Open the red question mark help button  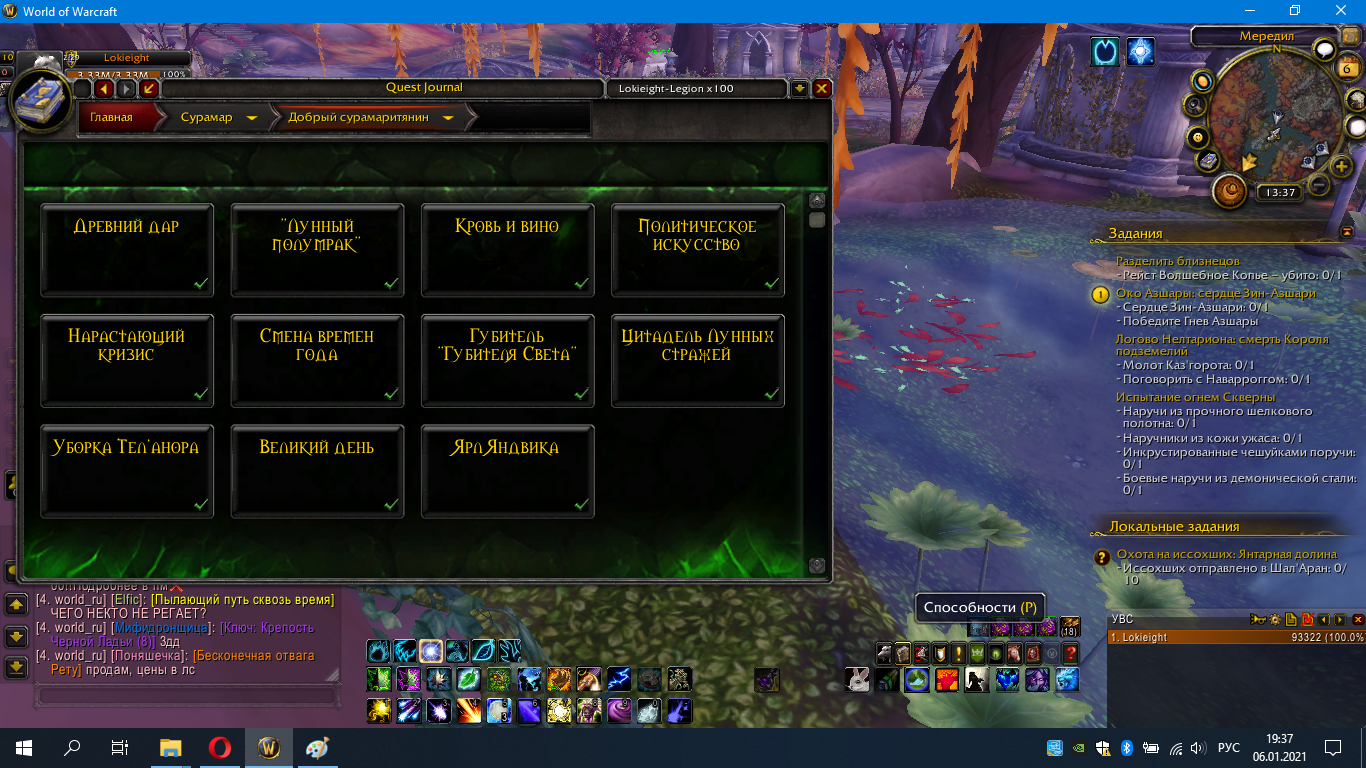tap(1070, 653)
